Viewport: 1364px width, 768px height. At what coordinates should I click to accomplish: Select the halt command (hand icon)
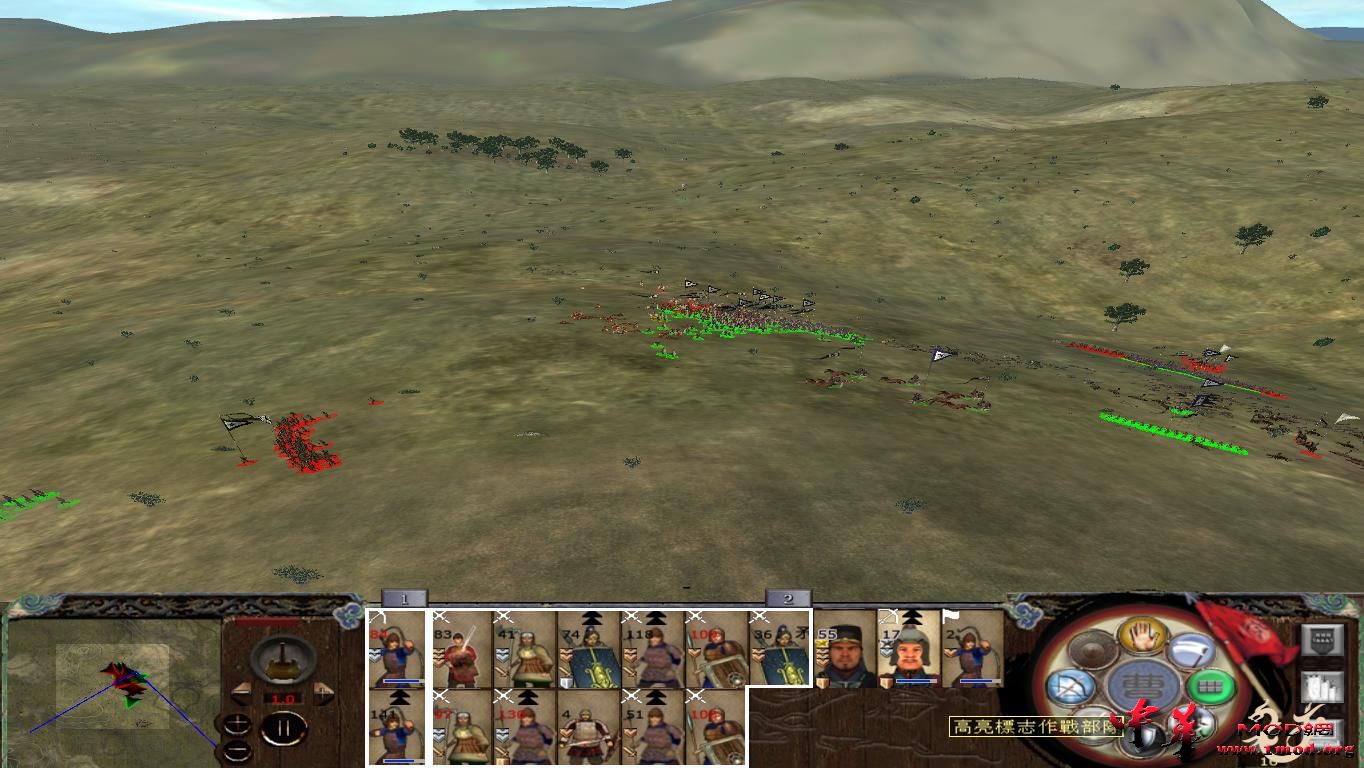1143,636
